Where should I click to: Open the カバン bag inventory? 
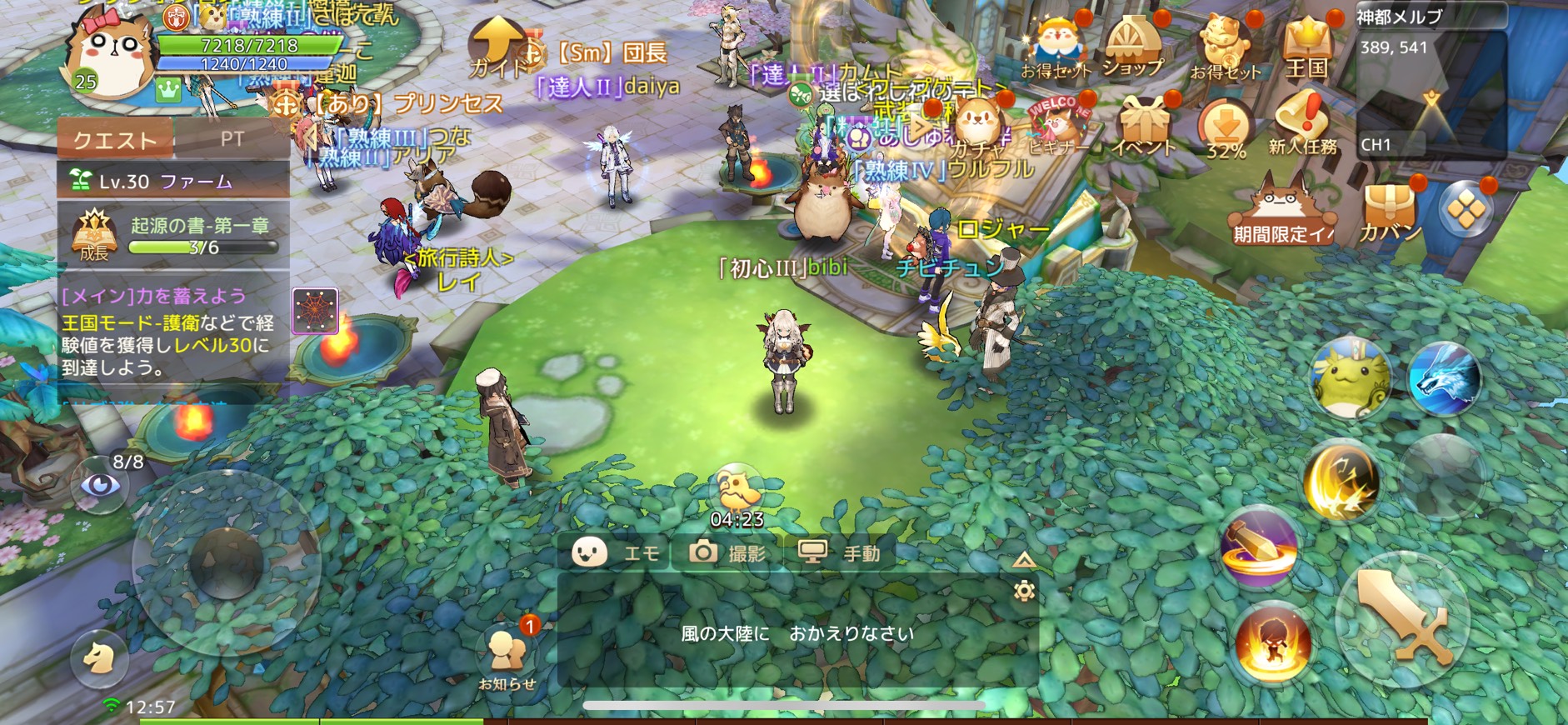point(1390,210)
